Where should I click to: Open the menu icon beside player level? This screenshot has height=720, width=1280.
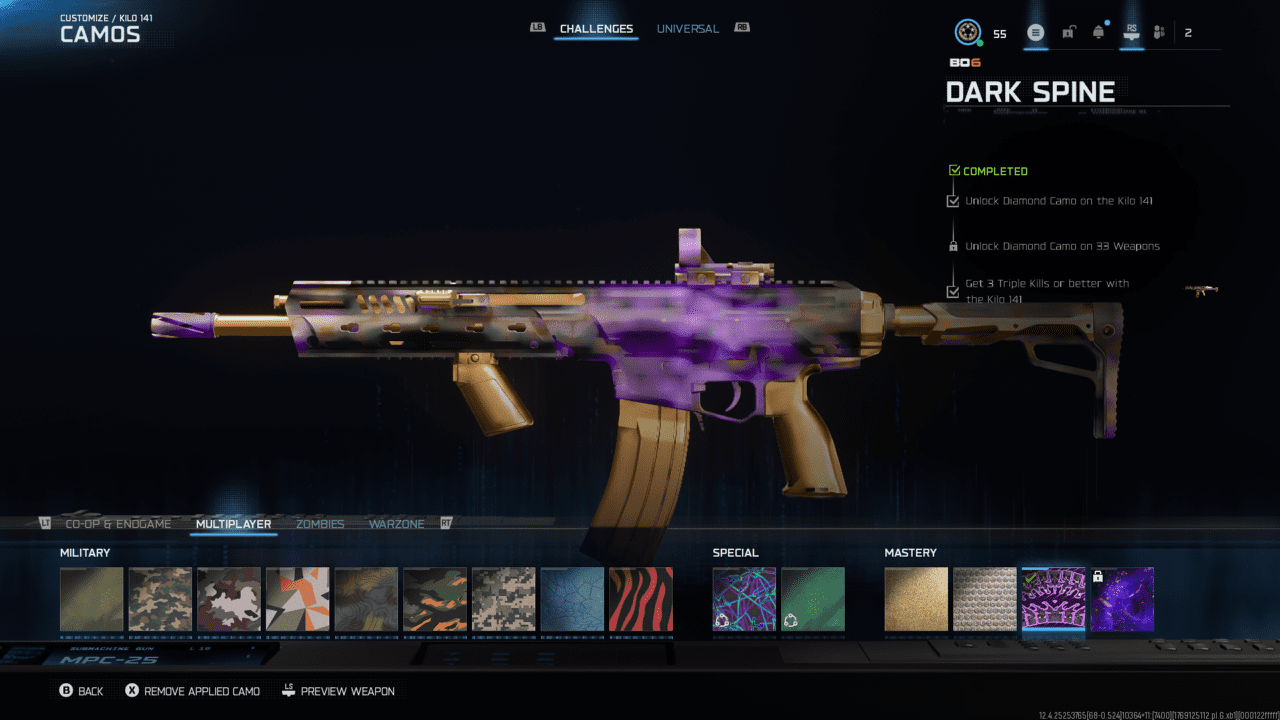pos(1036,33)
